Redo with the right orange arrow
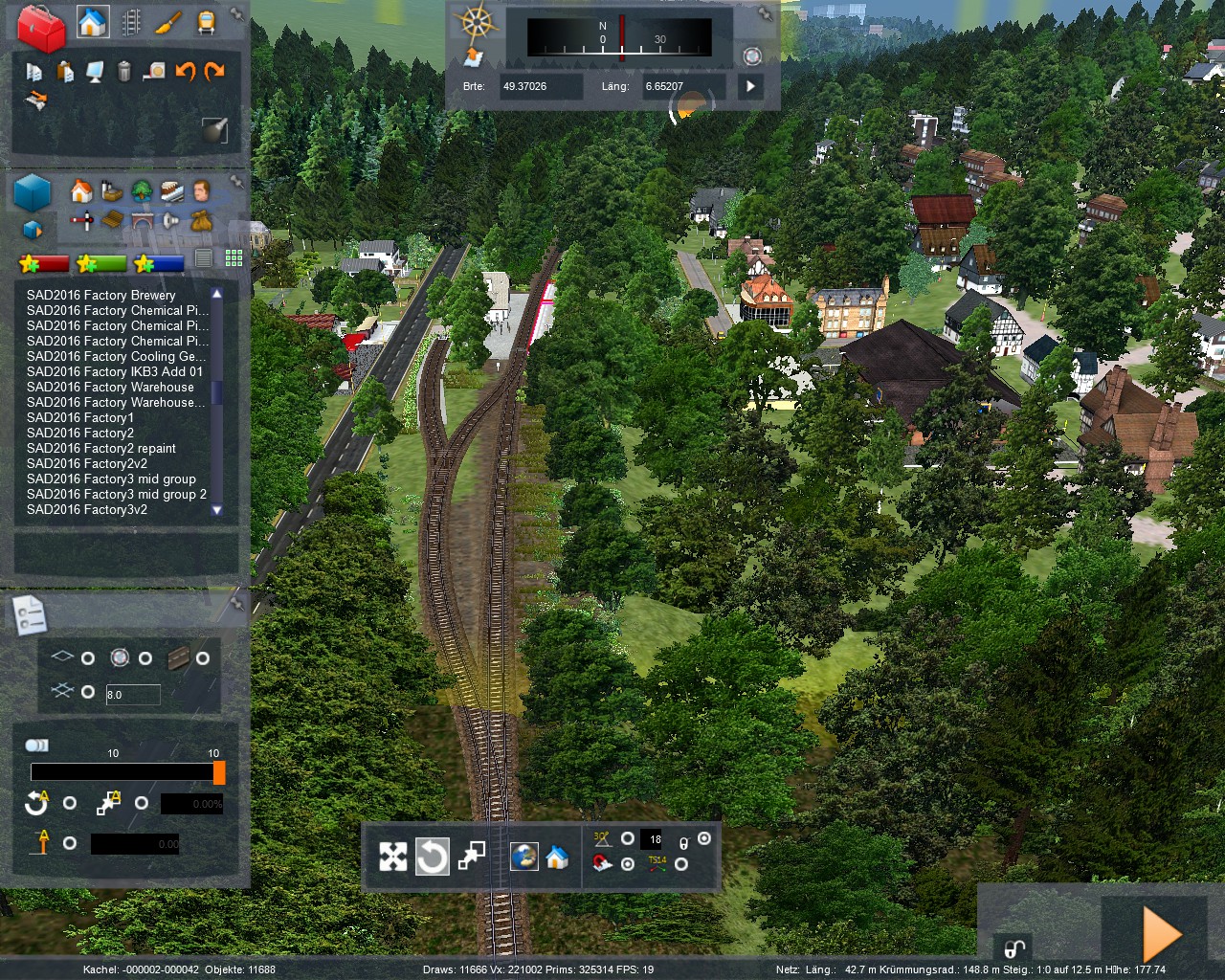 214,71
